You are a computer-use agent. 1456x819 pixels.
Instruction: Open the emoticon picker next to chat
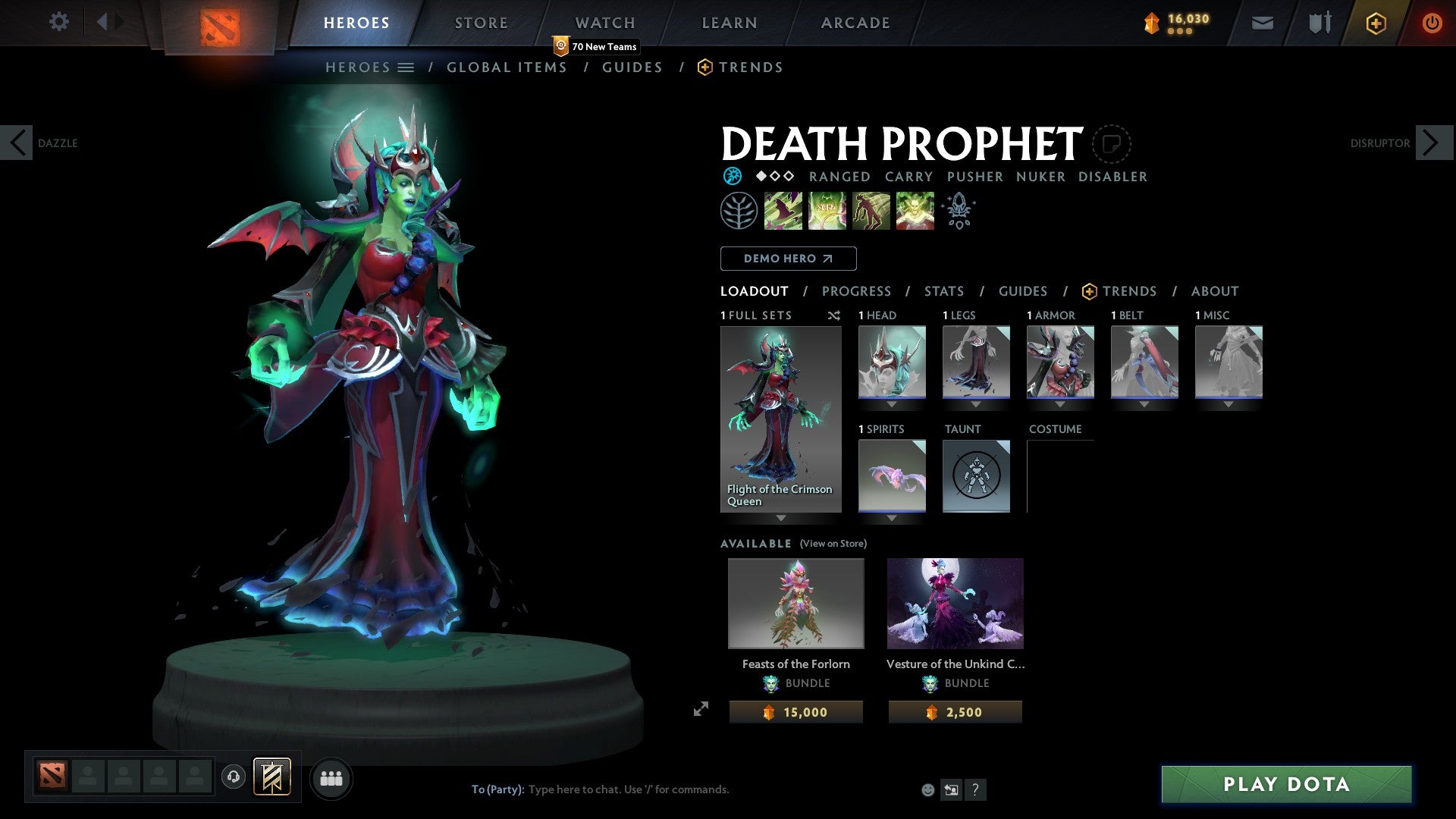(928, 789)
